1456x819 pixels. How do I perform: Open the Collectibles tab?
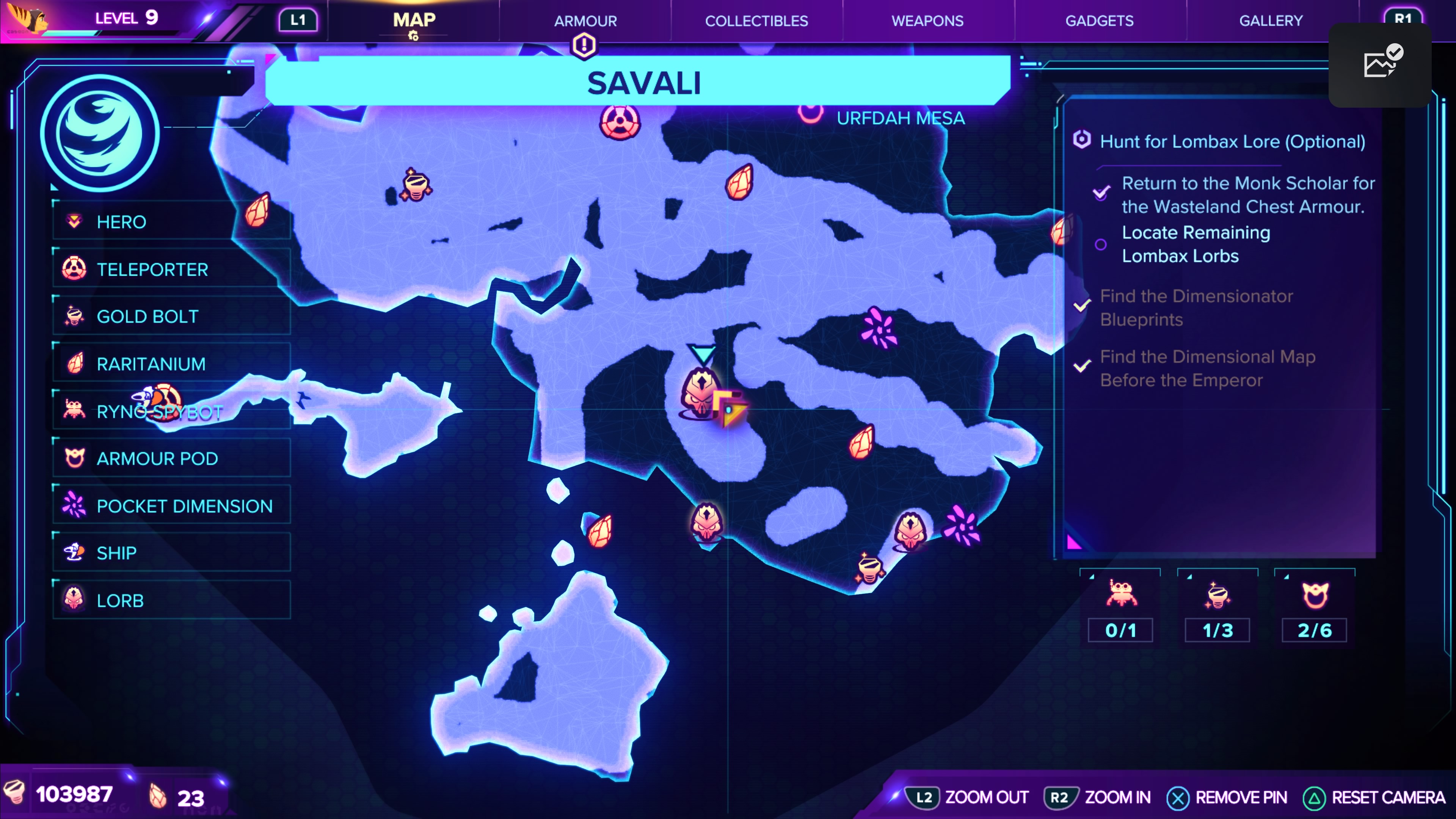(756, 21)
